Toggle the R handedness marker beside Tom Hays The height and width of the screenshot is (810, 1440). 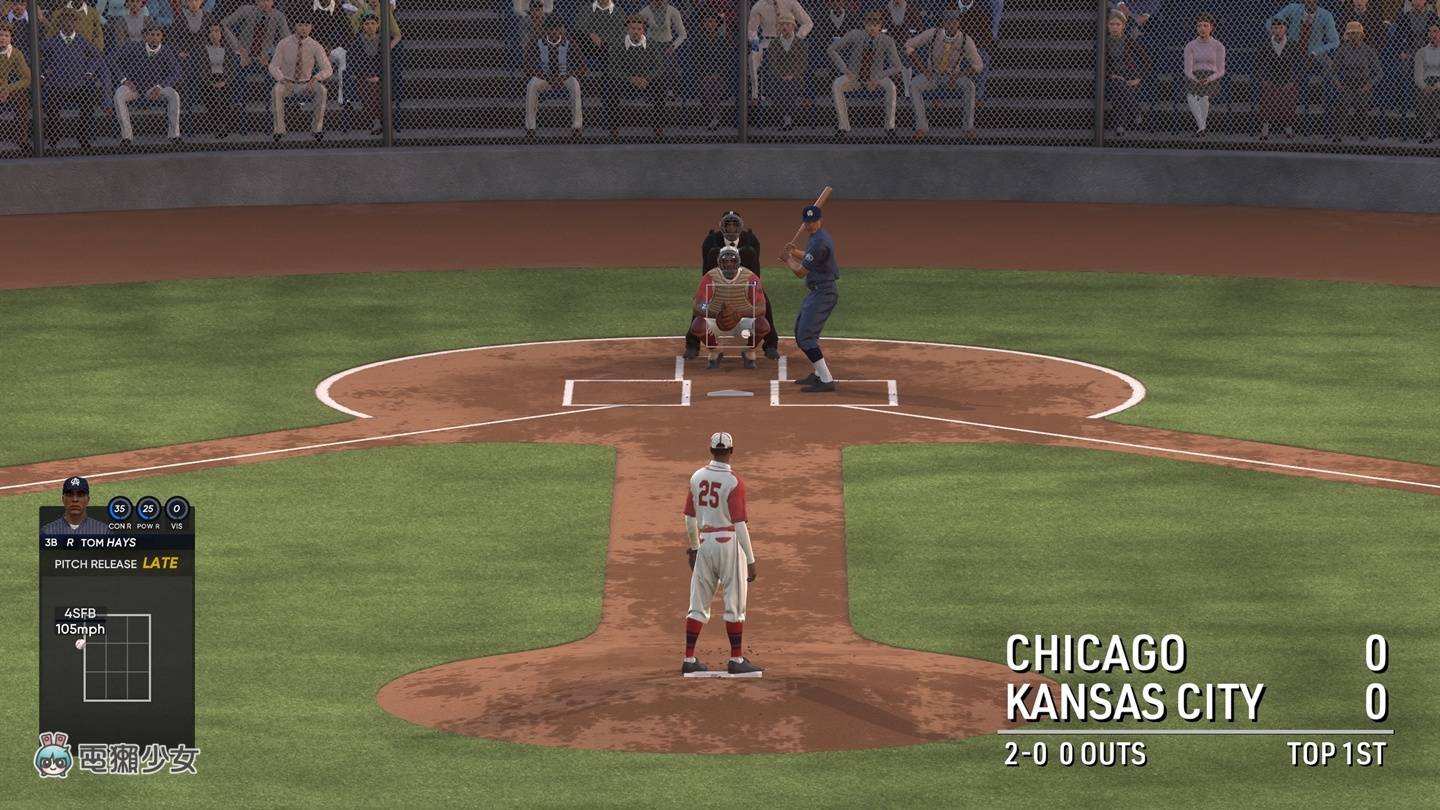[70, 540]
